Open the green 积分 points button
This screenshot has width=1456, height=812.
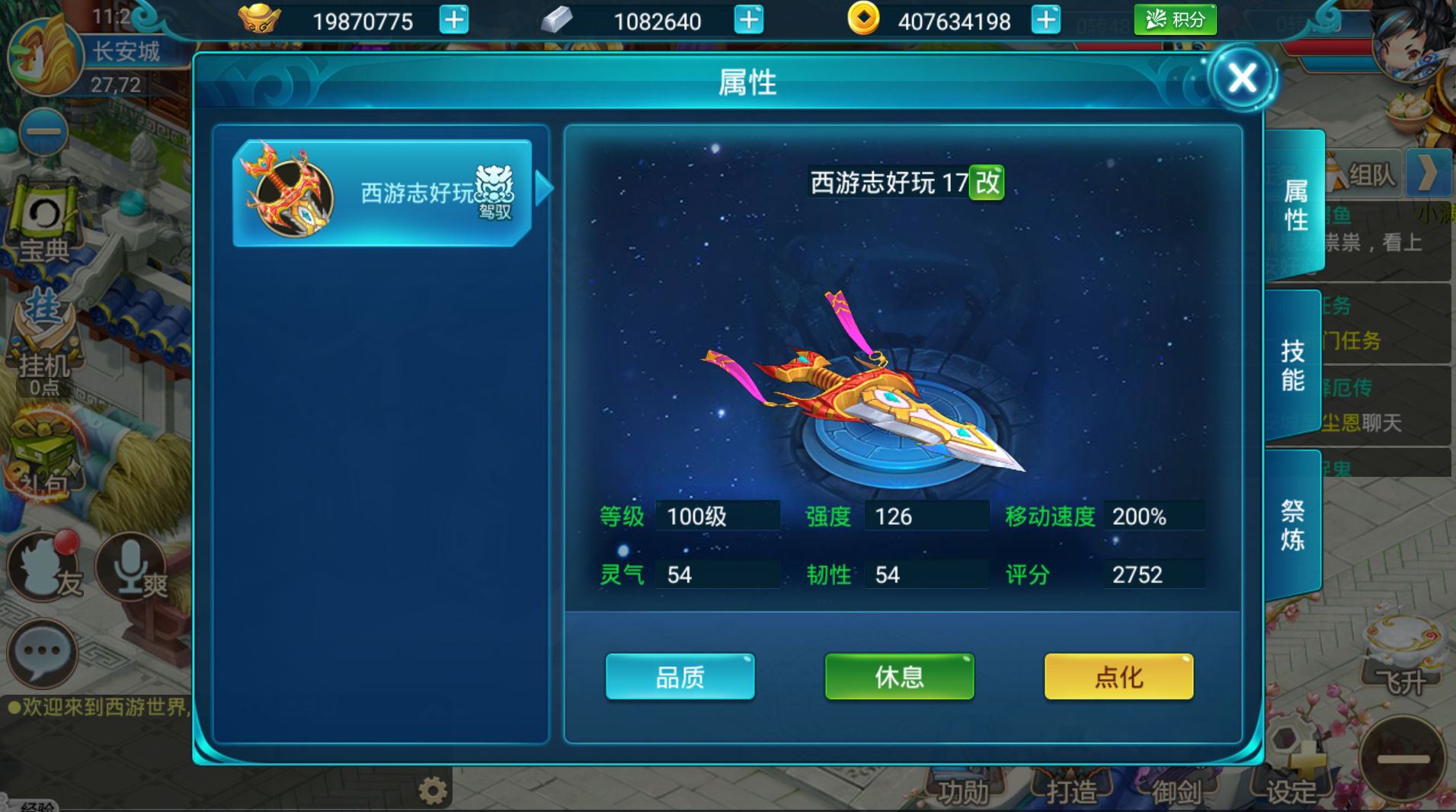1175,20
